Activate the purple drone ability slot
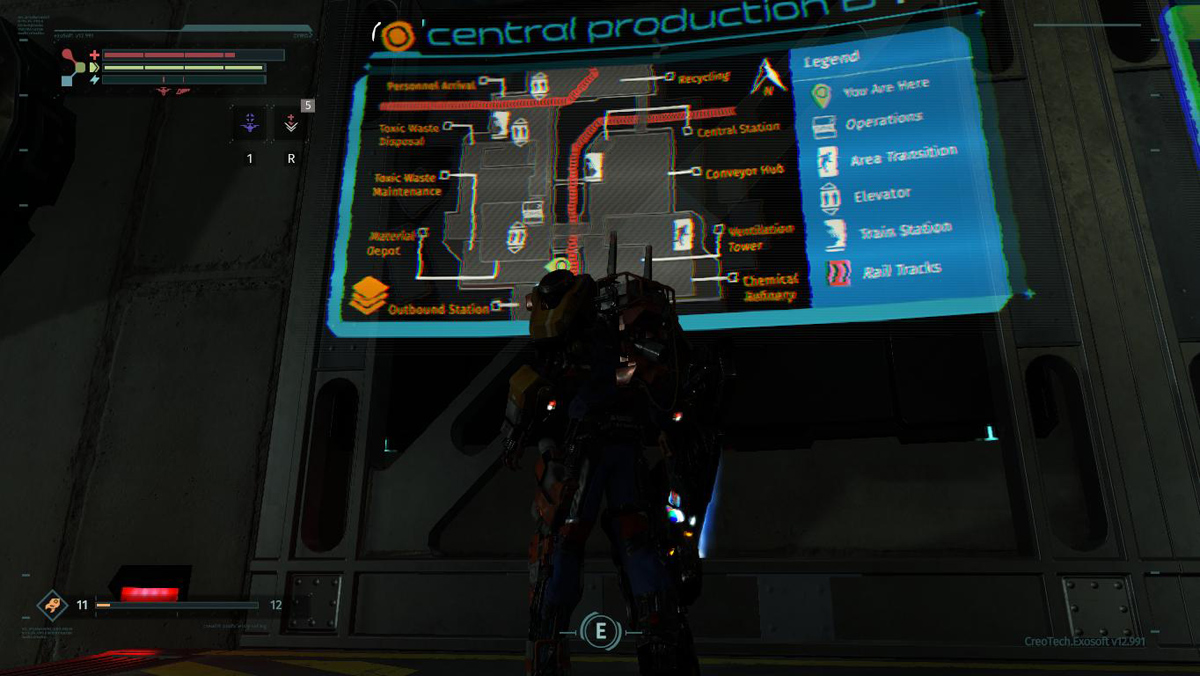This screenshot has height=676, width=1200. (250, 125)
